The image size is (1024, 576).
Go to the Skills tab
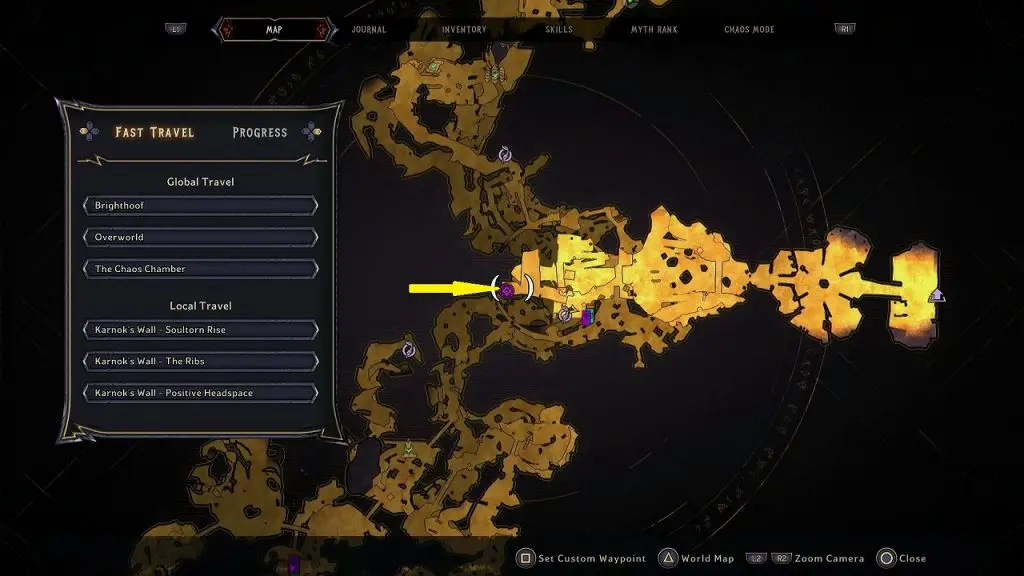[x=559, y=30]
